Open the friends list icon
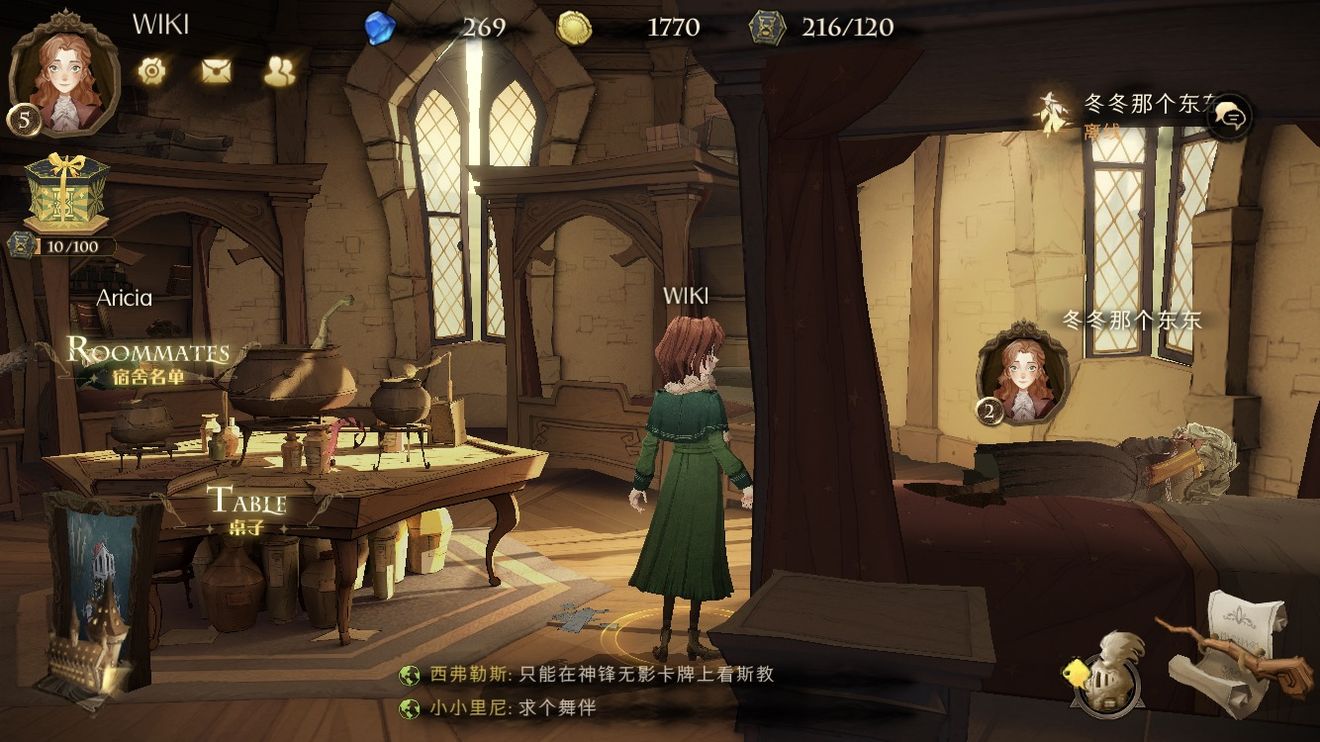This screenshot has width=1320, height=742. pyautogui.click(x=280, y=70)
